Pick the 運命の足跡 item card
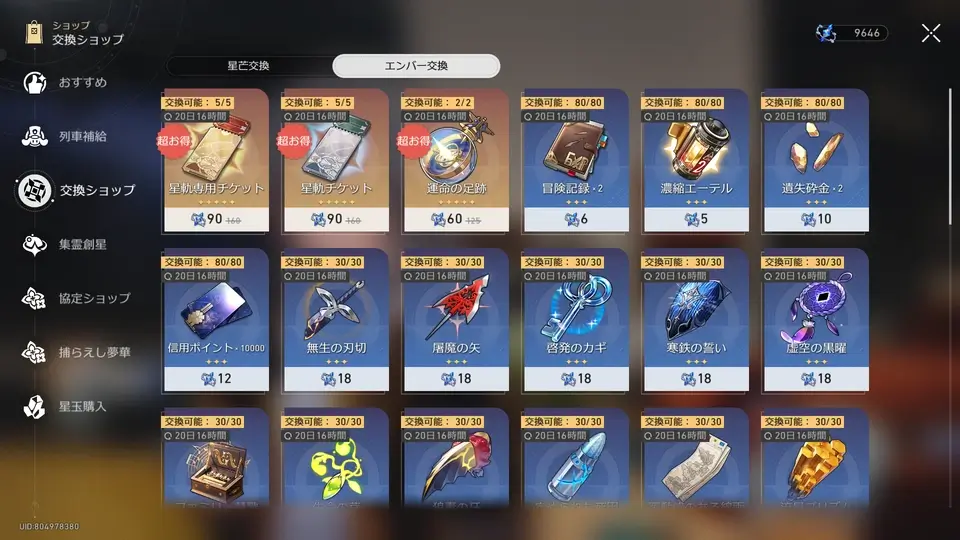960x540 pixels. click(455, 160)
